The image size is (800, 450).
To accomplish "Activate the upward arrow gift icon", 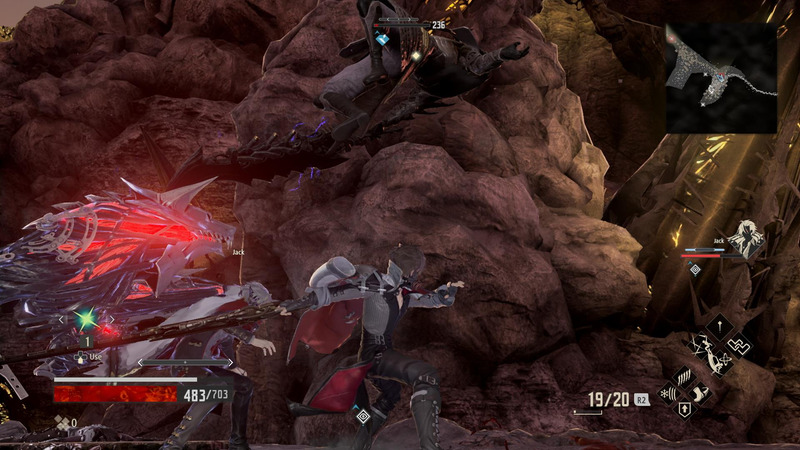I will [684, 410].
